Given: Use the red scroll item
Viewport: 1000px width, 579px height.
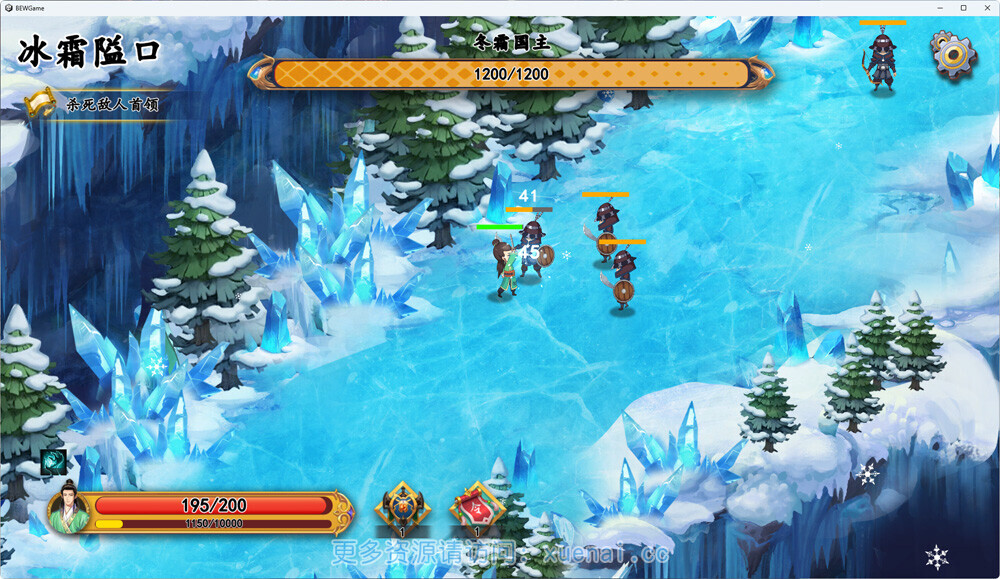Looking at the screenshot, I should pyautogui.click(x=477, y=506).
